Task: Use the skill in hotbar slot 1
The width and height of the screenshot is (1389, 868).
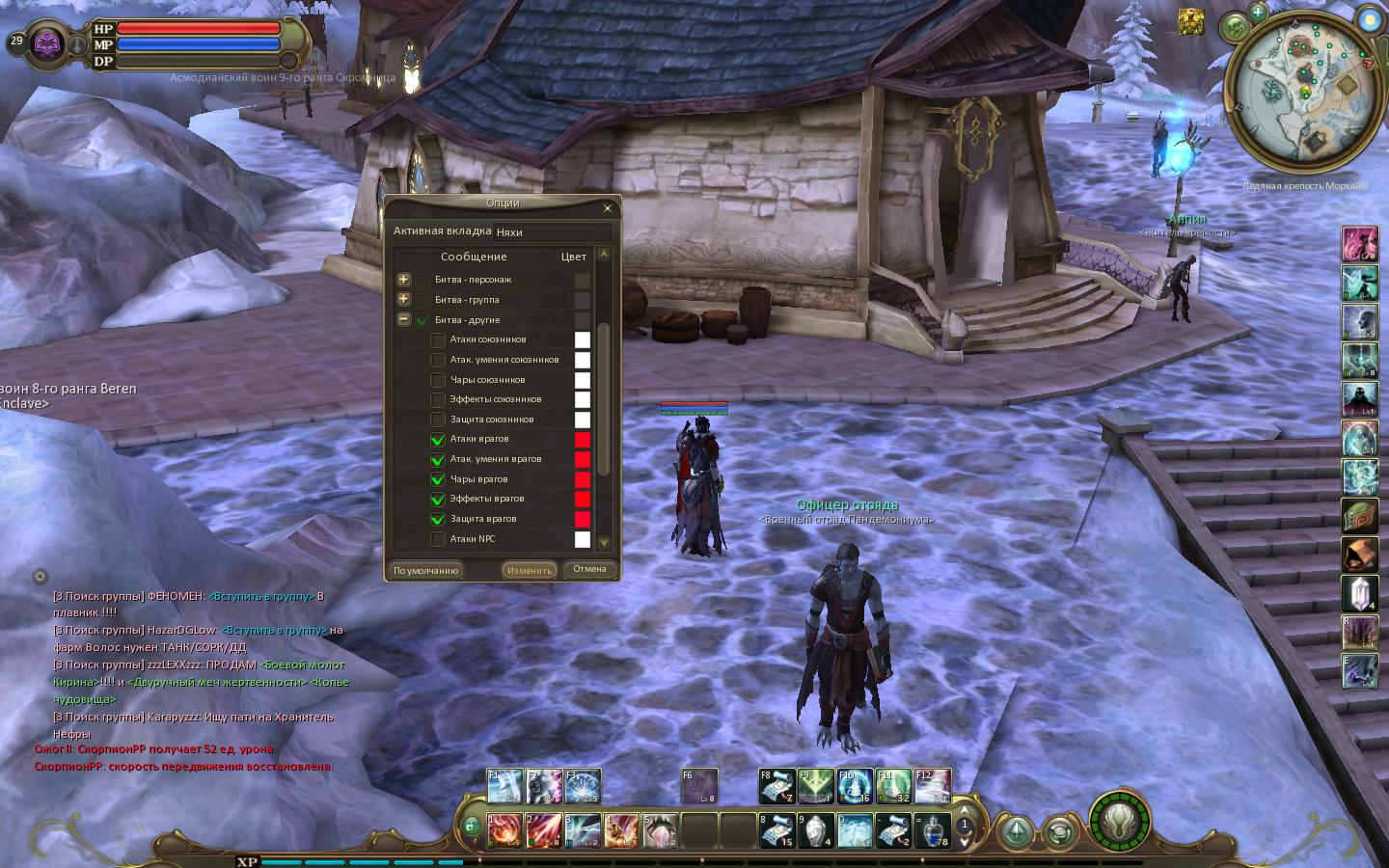Action: (x=504, y=829)
